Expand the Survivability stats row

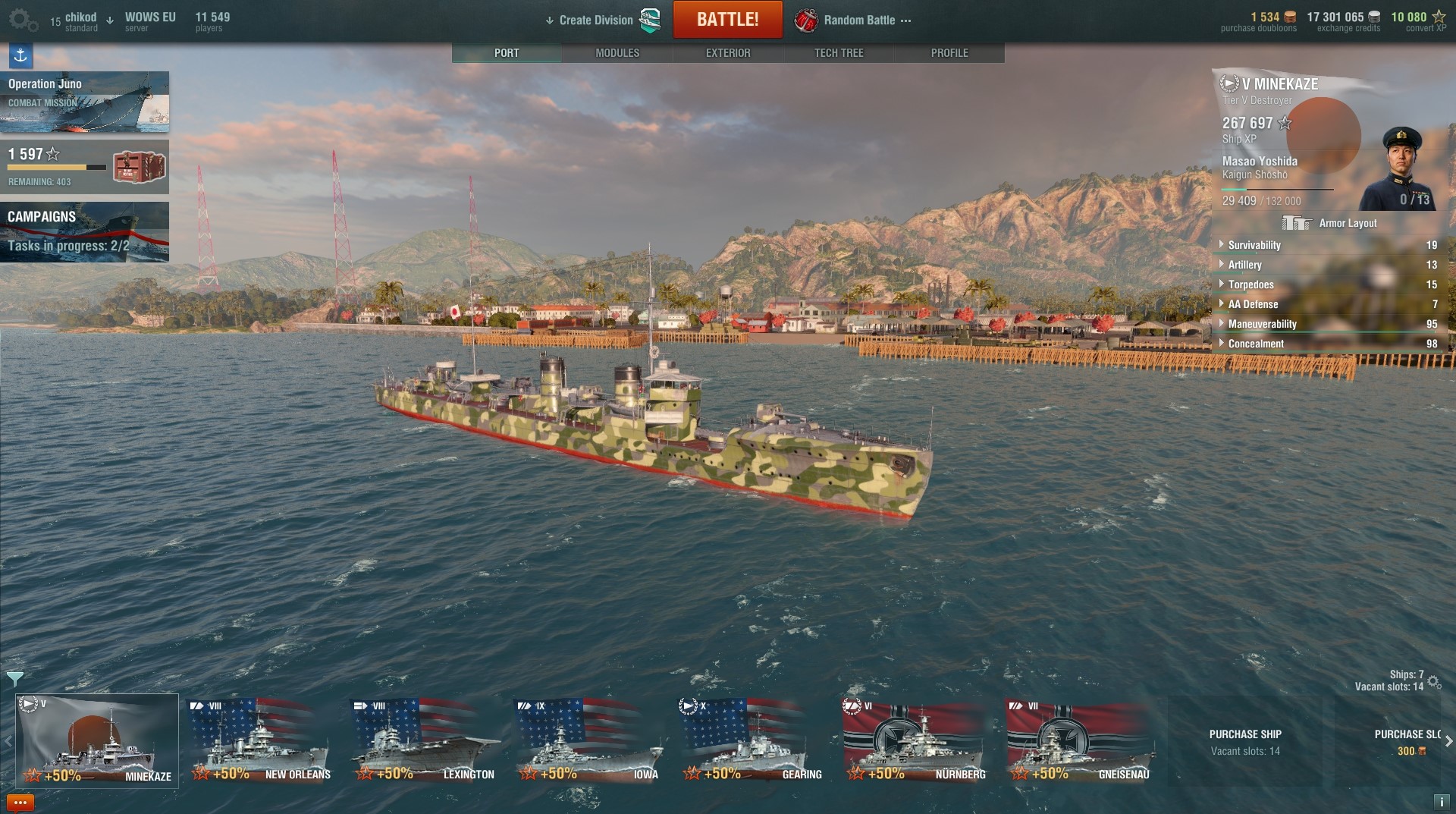pos(1254,245)
